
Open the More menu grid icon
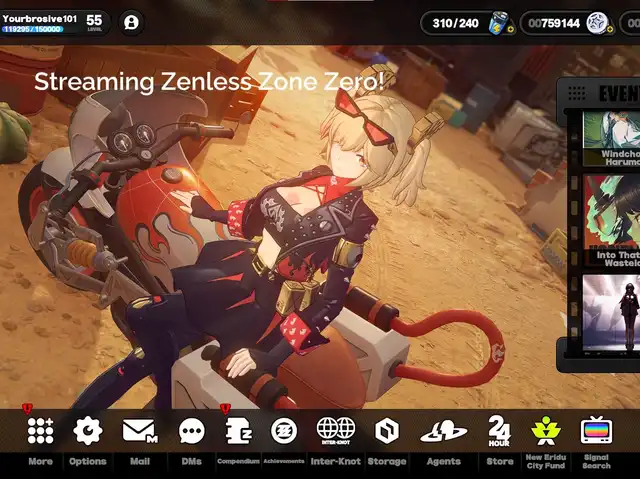point(40,431)
